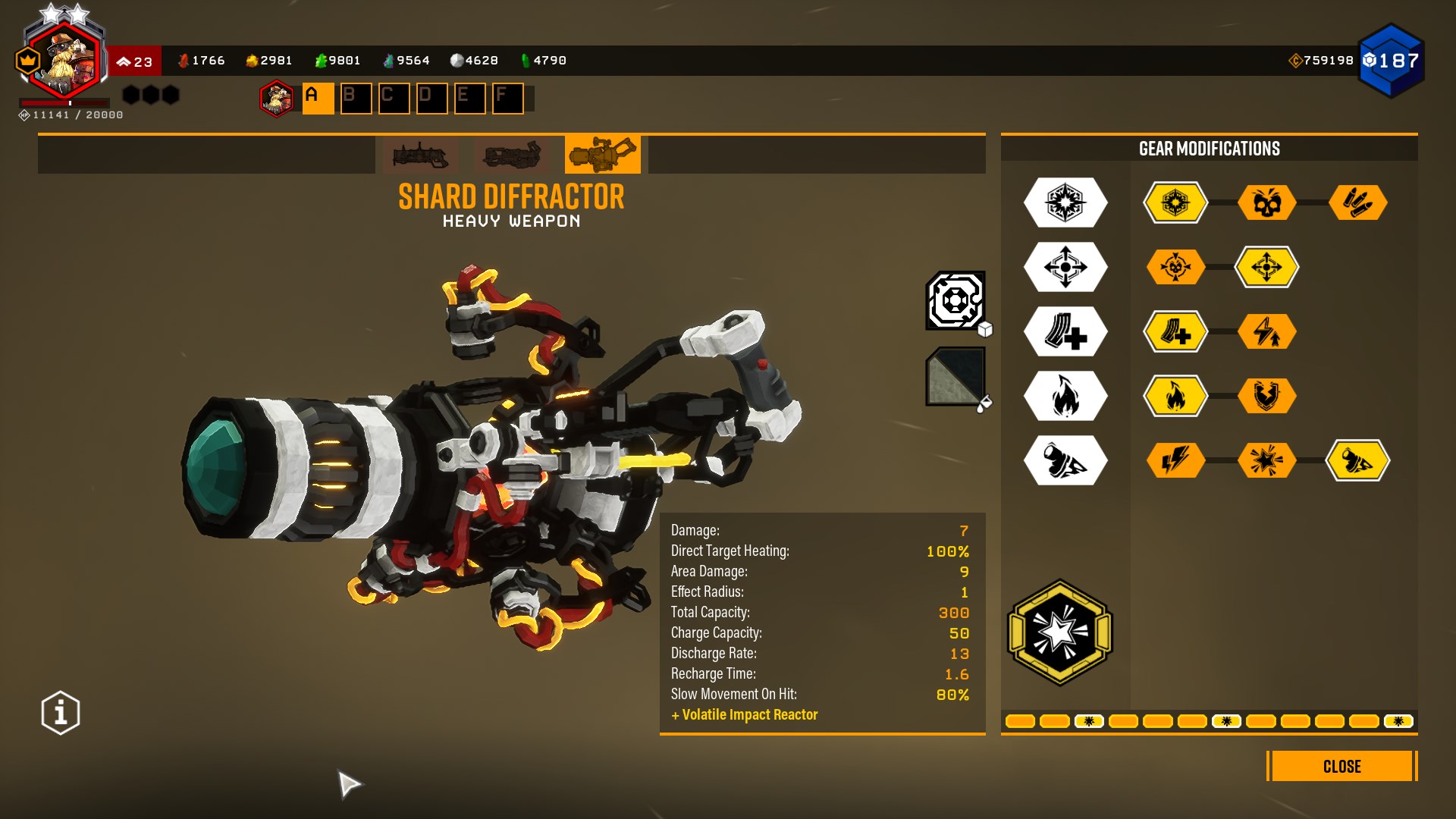Select the skull mod in tier one
Screen dimensions: 1456x819
tap(1266, 202)
